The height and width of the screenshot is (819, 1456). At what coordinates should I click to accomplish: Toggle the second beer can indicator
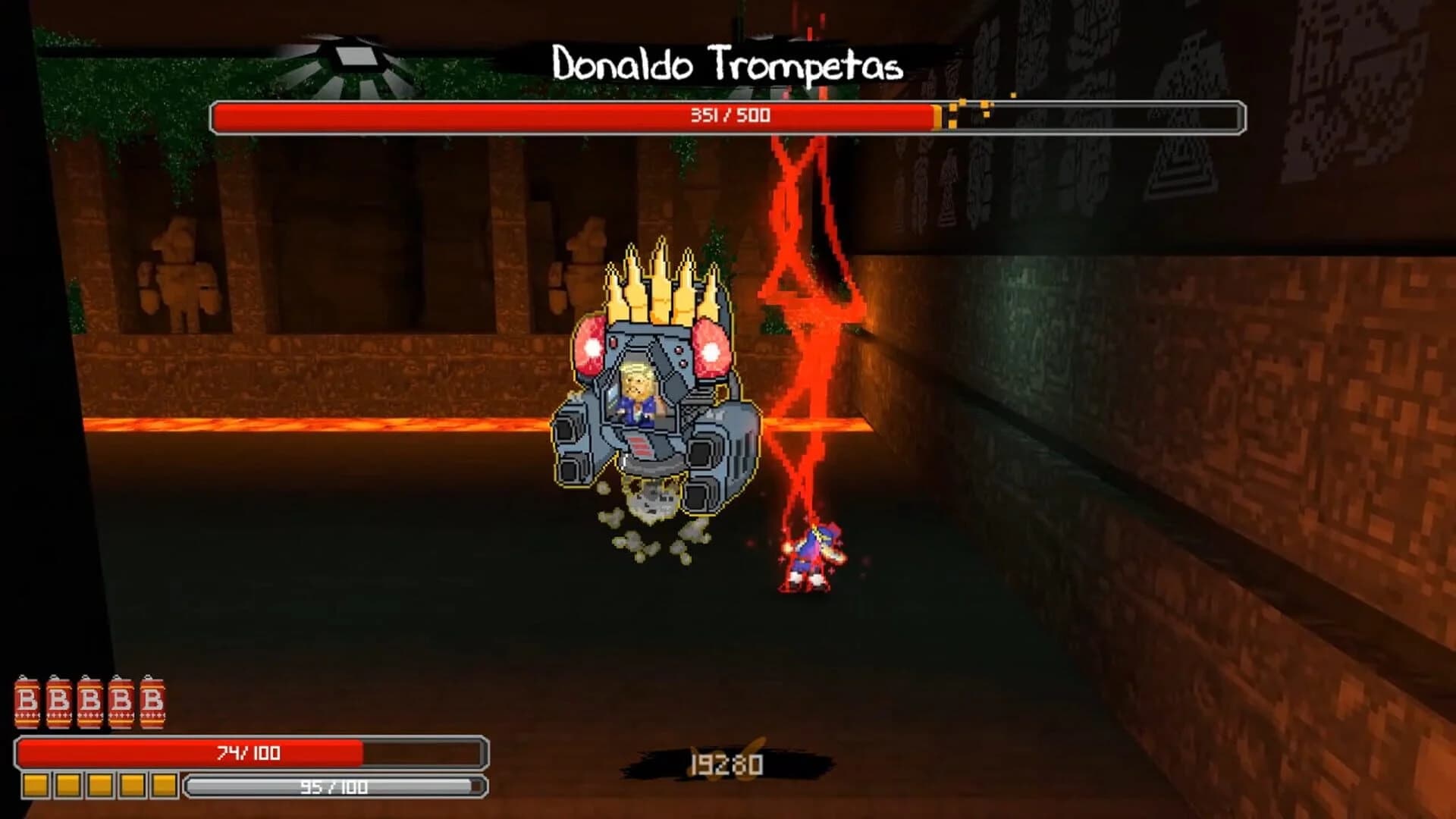click(x=61, y=701)
